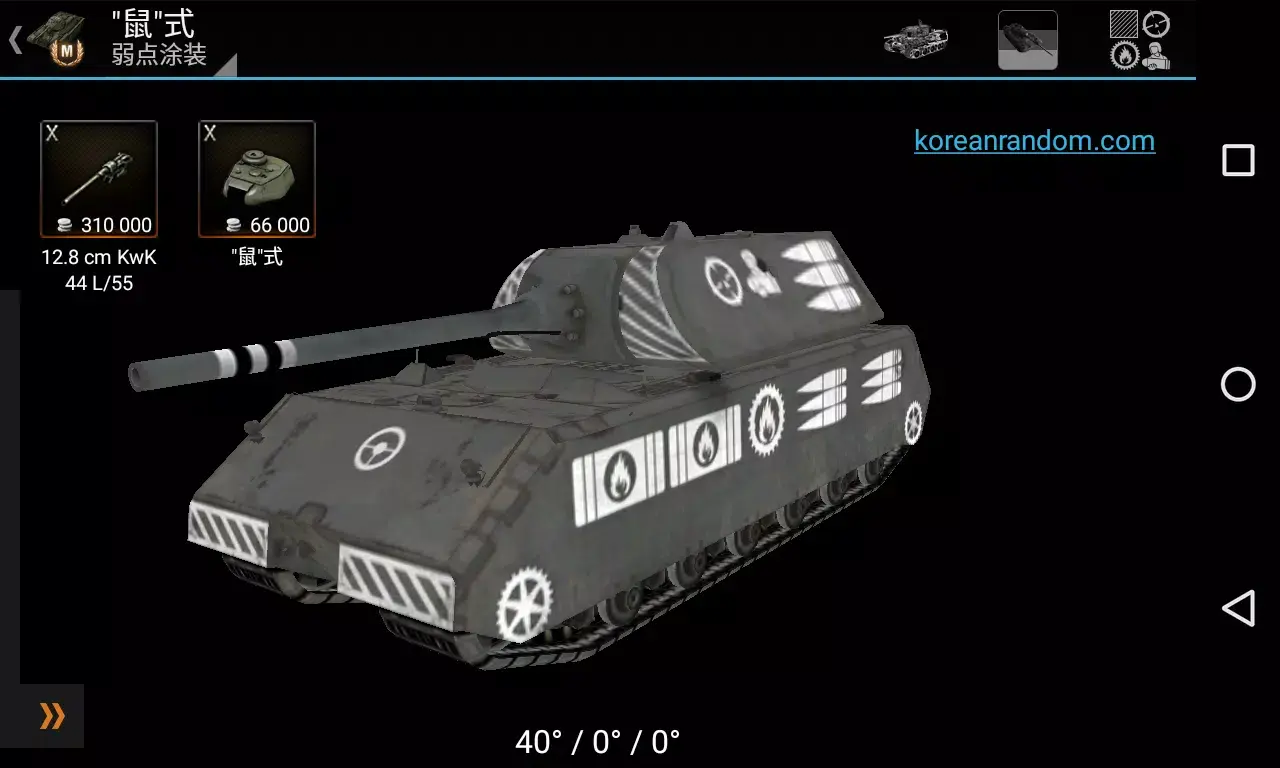This screenshot has width=1280, height=768.
Task: Click the 40° / 0° / 0° angle readout
Action: (597, 740)
